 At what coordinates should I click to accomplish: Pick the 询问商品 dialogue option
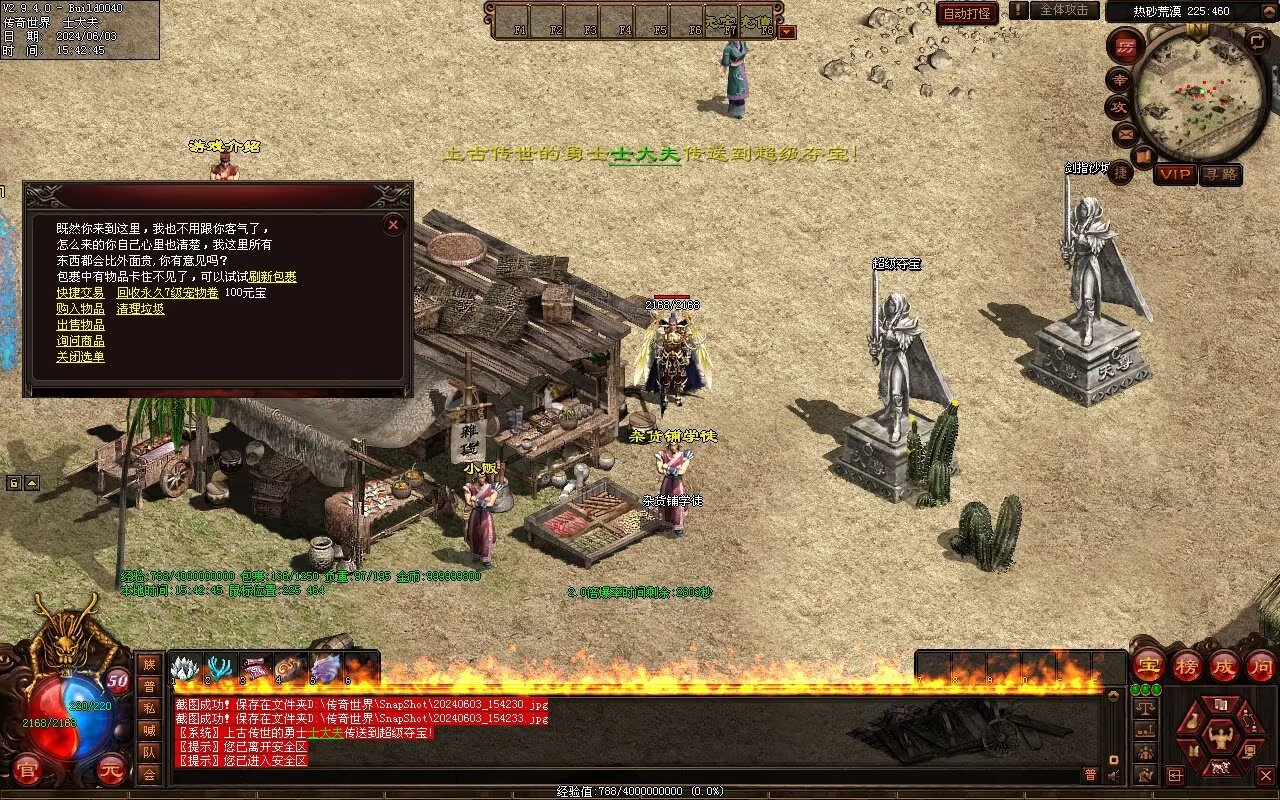(x=80, y=341)
